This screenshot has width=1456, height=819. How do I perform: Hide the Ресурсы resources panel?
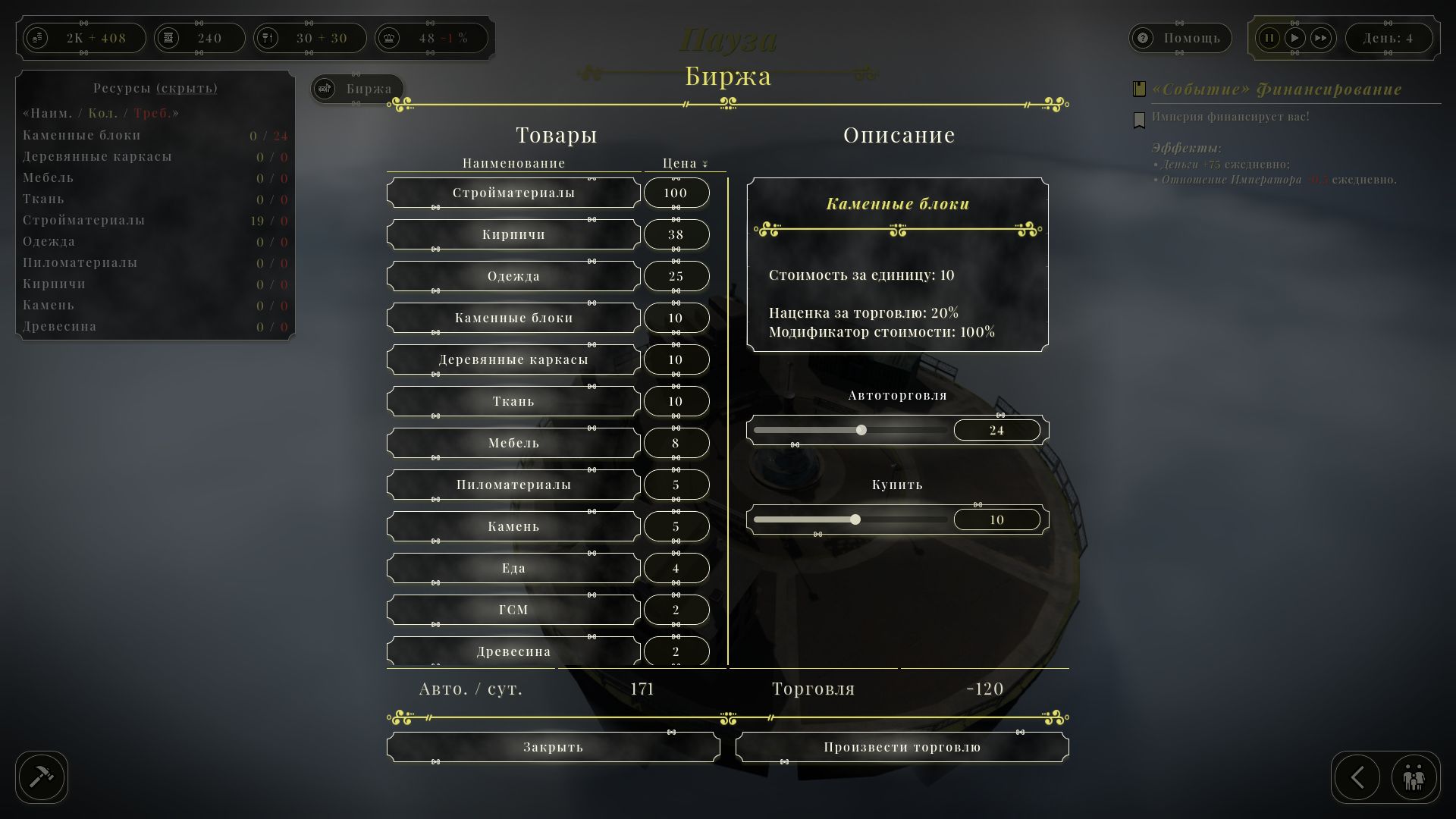[155, 88]
